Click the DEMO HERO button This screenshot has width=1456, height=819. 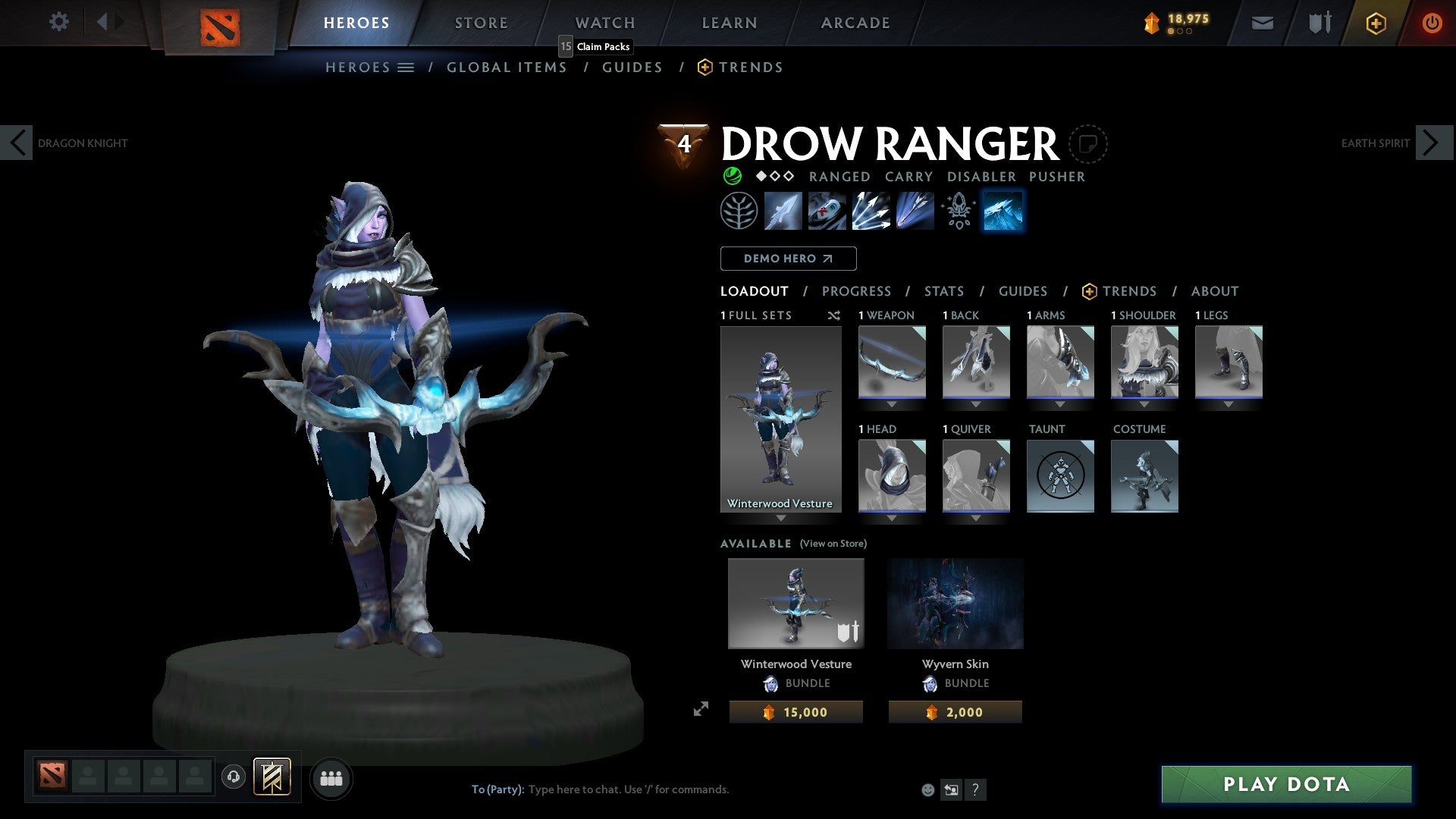click(788, 258)
